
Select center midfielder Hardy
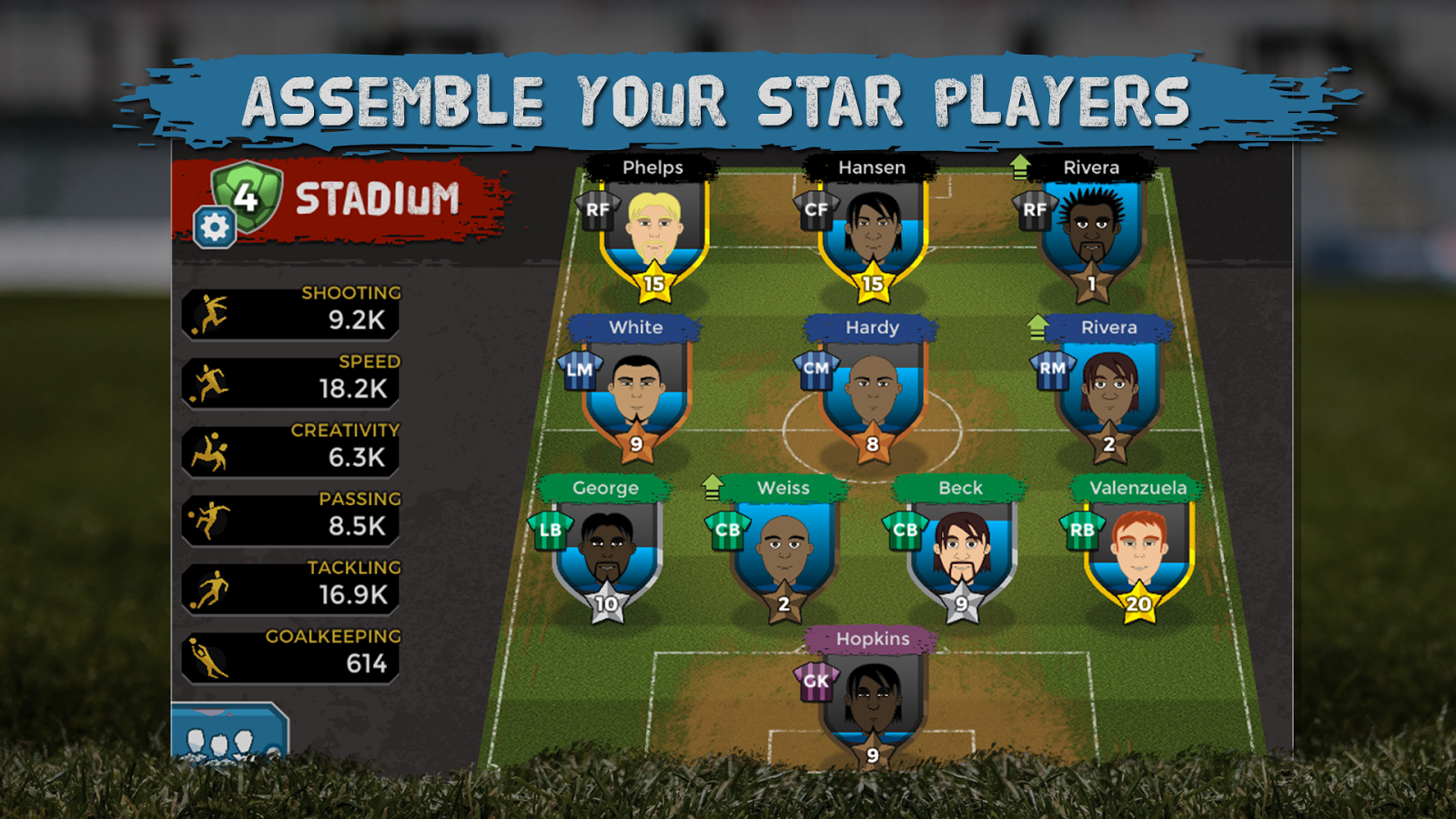(873, 393)
